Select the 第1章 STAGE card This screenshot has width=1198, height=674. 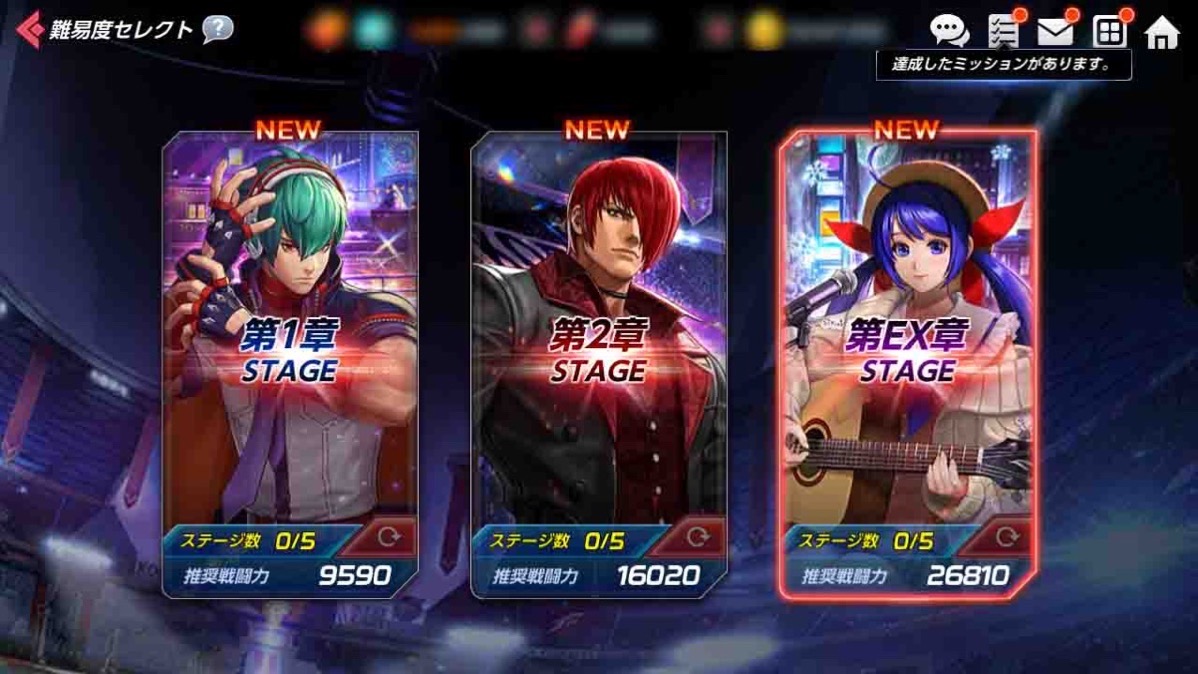click(290, 340)
